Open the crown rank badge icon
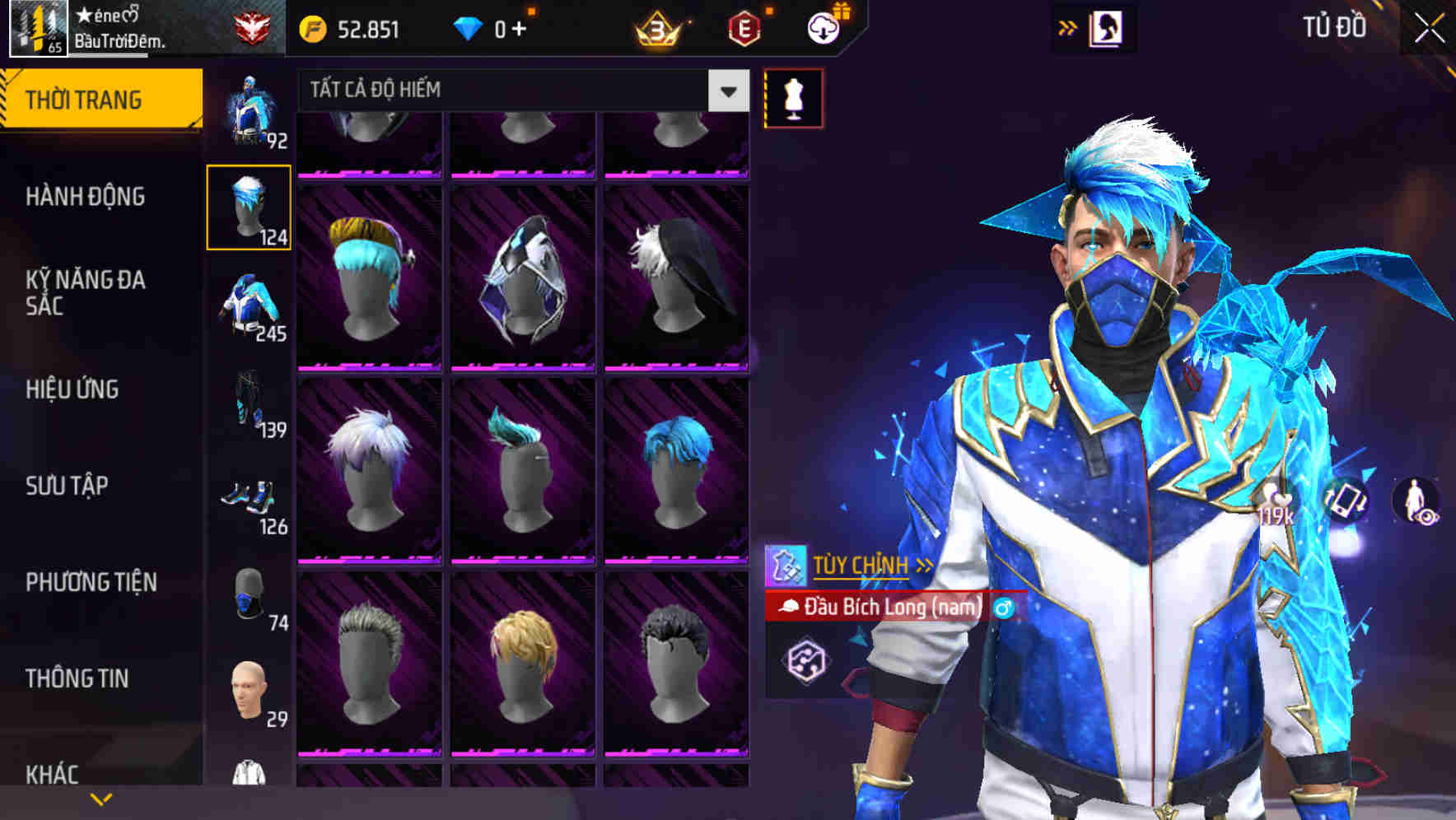1456x820 pixels. pyautogui.click(x=658, y=27)
